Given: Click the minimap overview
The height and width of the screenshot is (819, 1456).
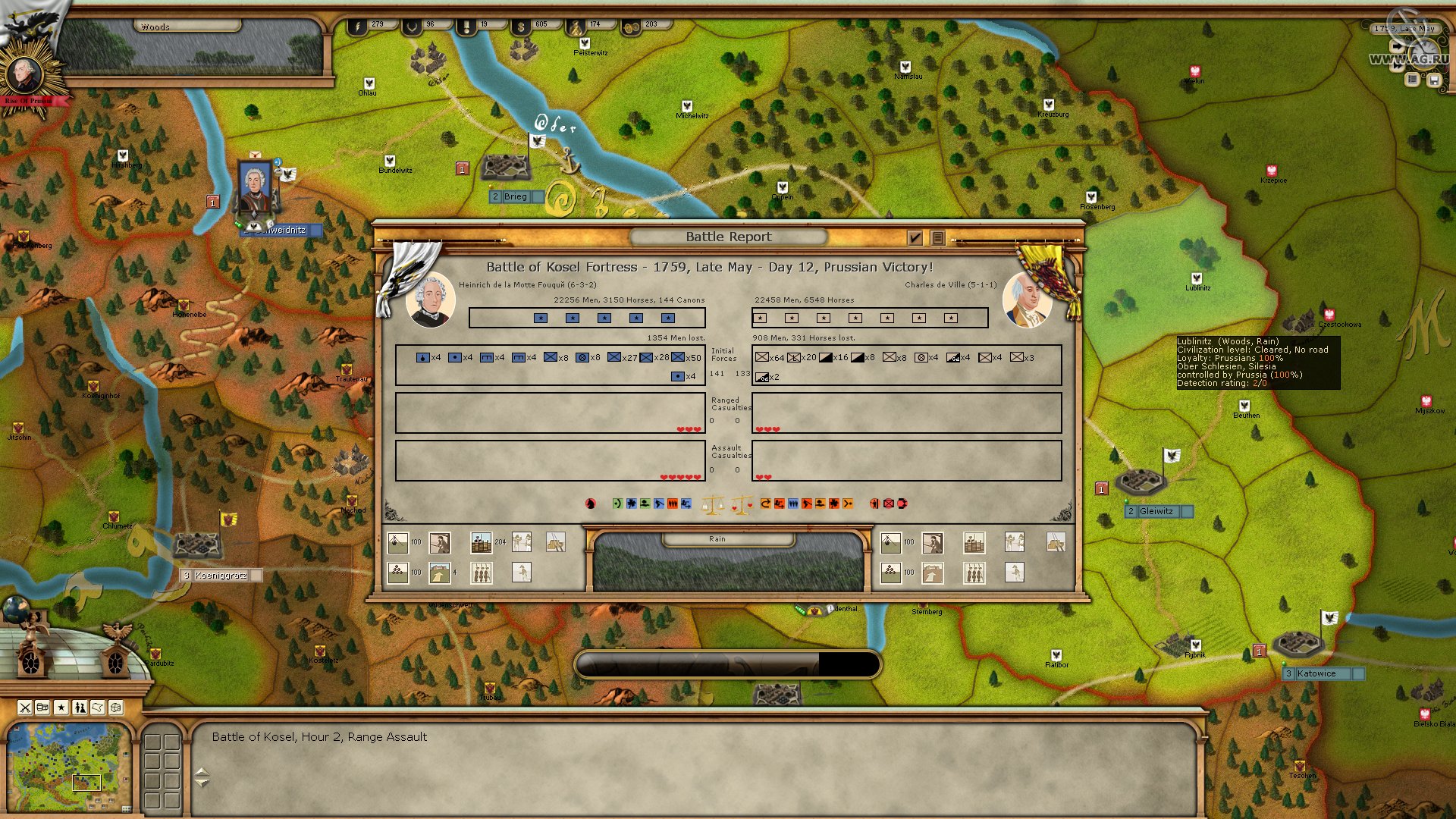Looking at the screenshot, I should (x=68, y=767).
